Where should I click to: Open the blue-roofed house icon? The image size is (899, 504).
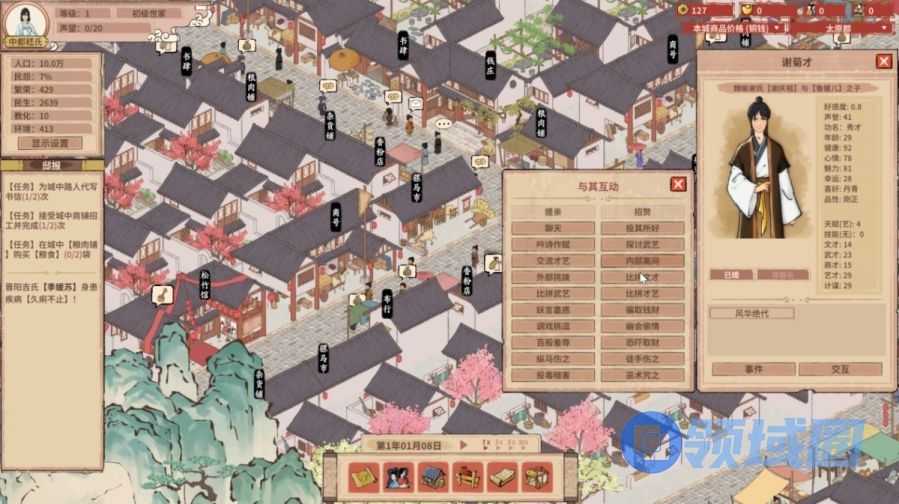(432, 477)
